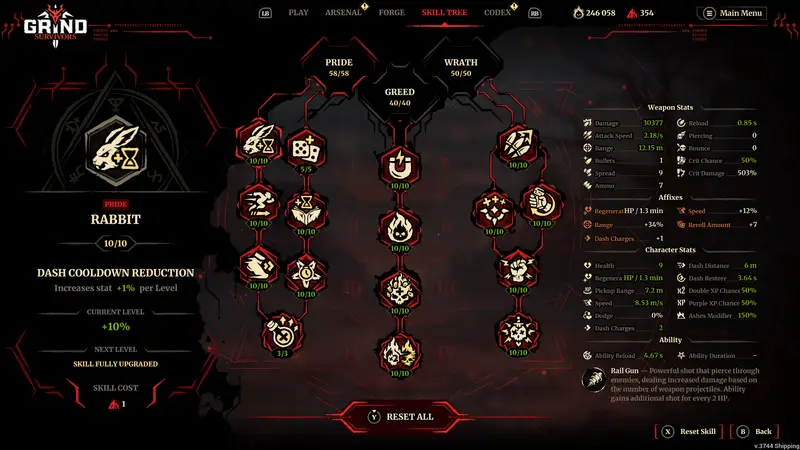Image resolution: width=800 pixels, height=450 pixels.
Task: Open the Codex tab
Action: pos(497,12)
